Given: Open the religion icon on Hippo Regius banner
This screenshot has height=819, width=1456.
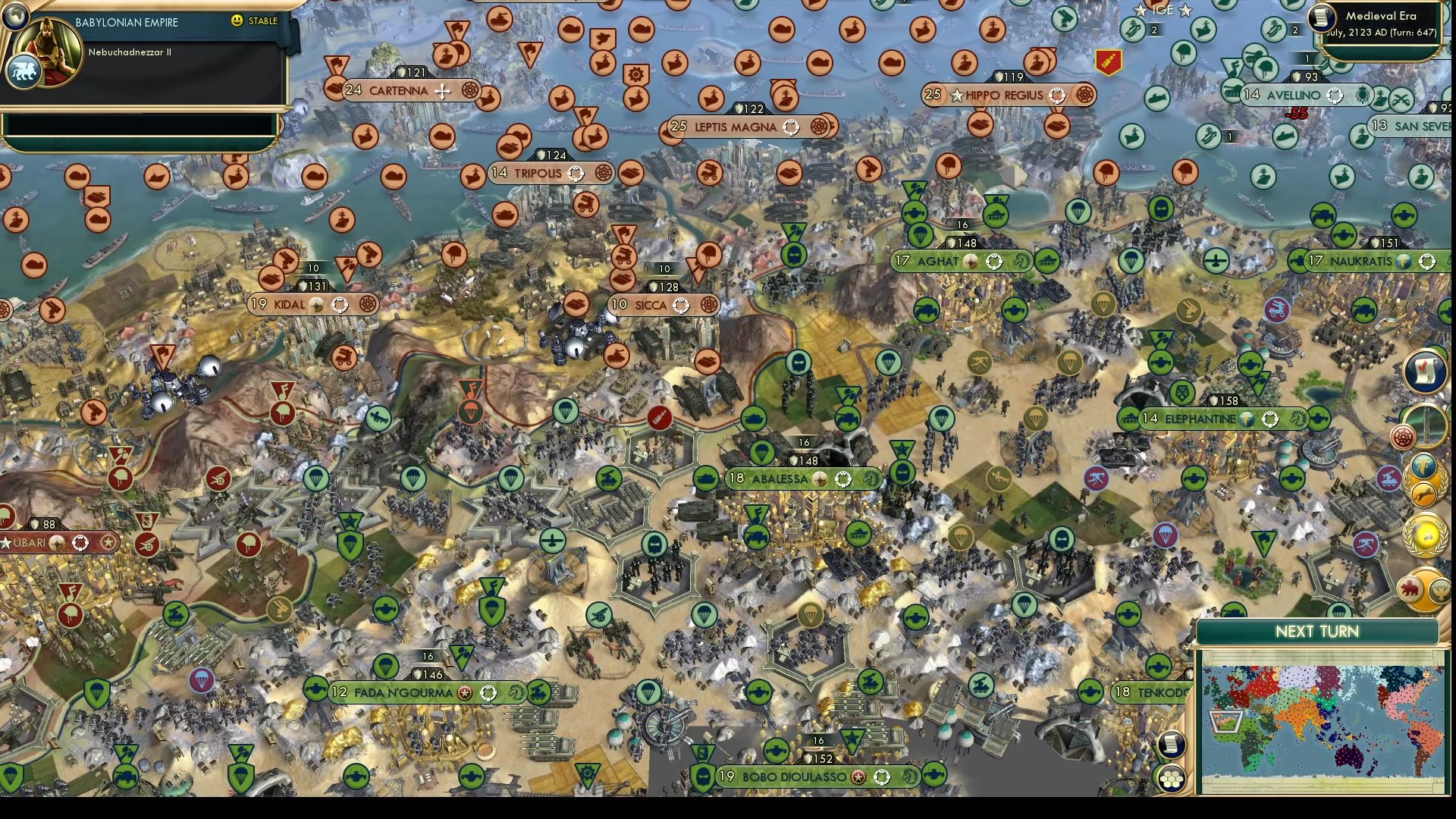Looking at the screenshot, I should coord(1056,96).
